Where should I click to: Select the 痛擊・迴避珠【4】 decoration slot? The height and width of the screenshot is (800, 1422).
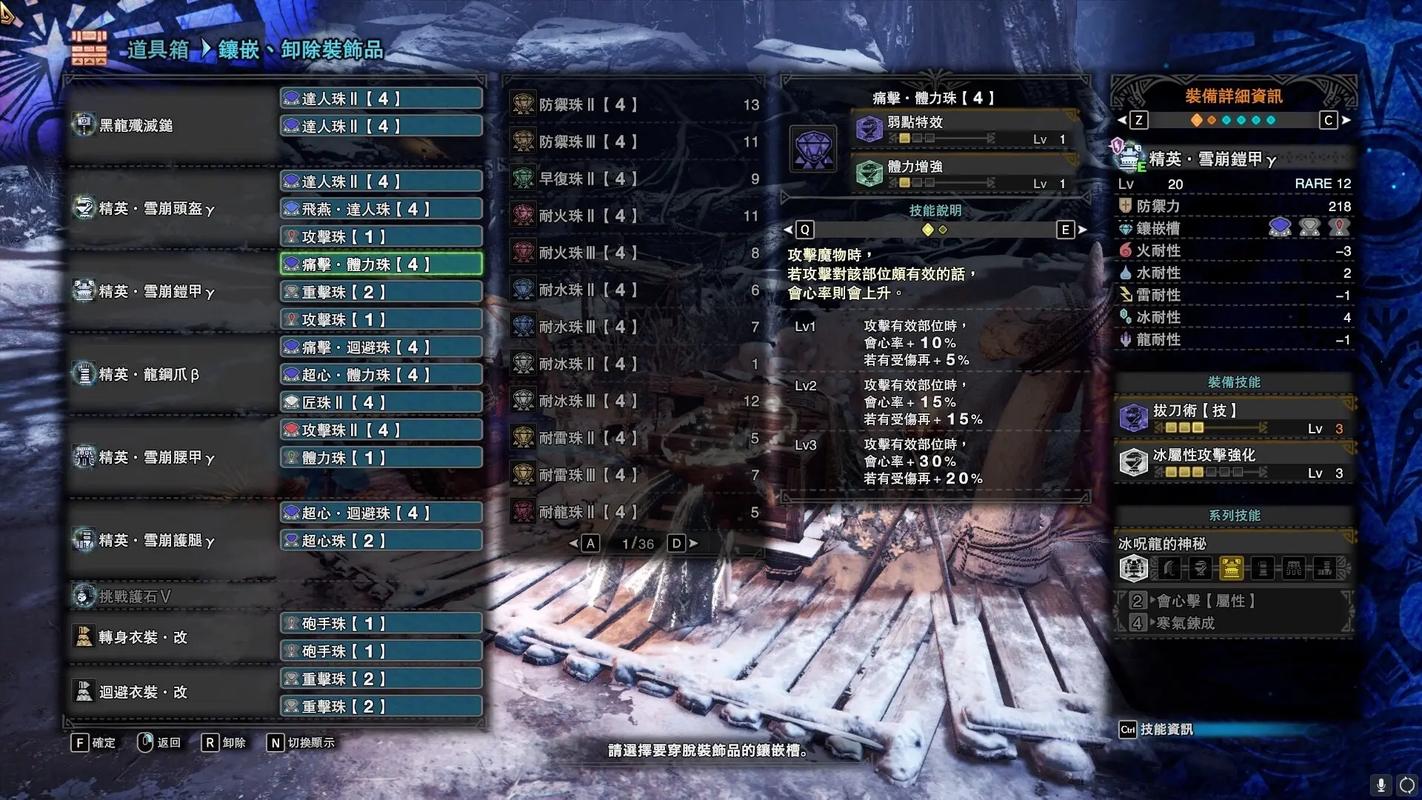tap(381, 347)
